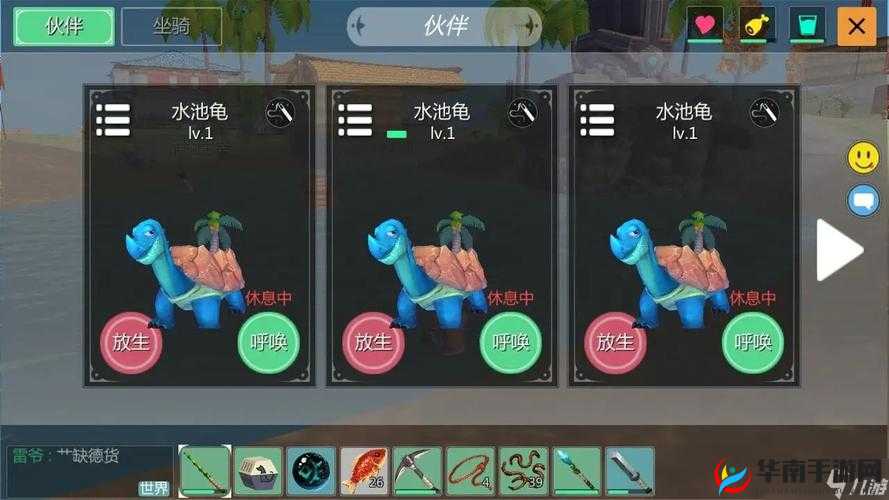Screen dimensions: 889x500
Task: Open the yellow smiley emote menu
Action: coord(863,157)
